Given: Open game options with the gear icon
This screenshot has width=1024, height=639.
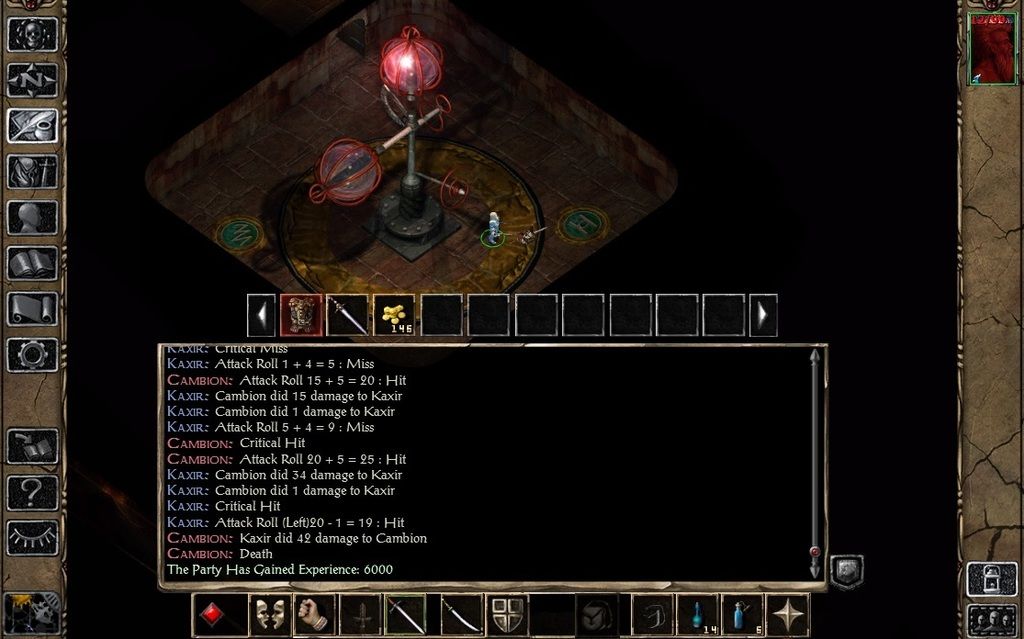Looking at the screenshot, I should coord(32,355).
